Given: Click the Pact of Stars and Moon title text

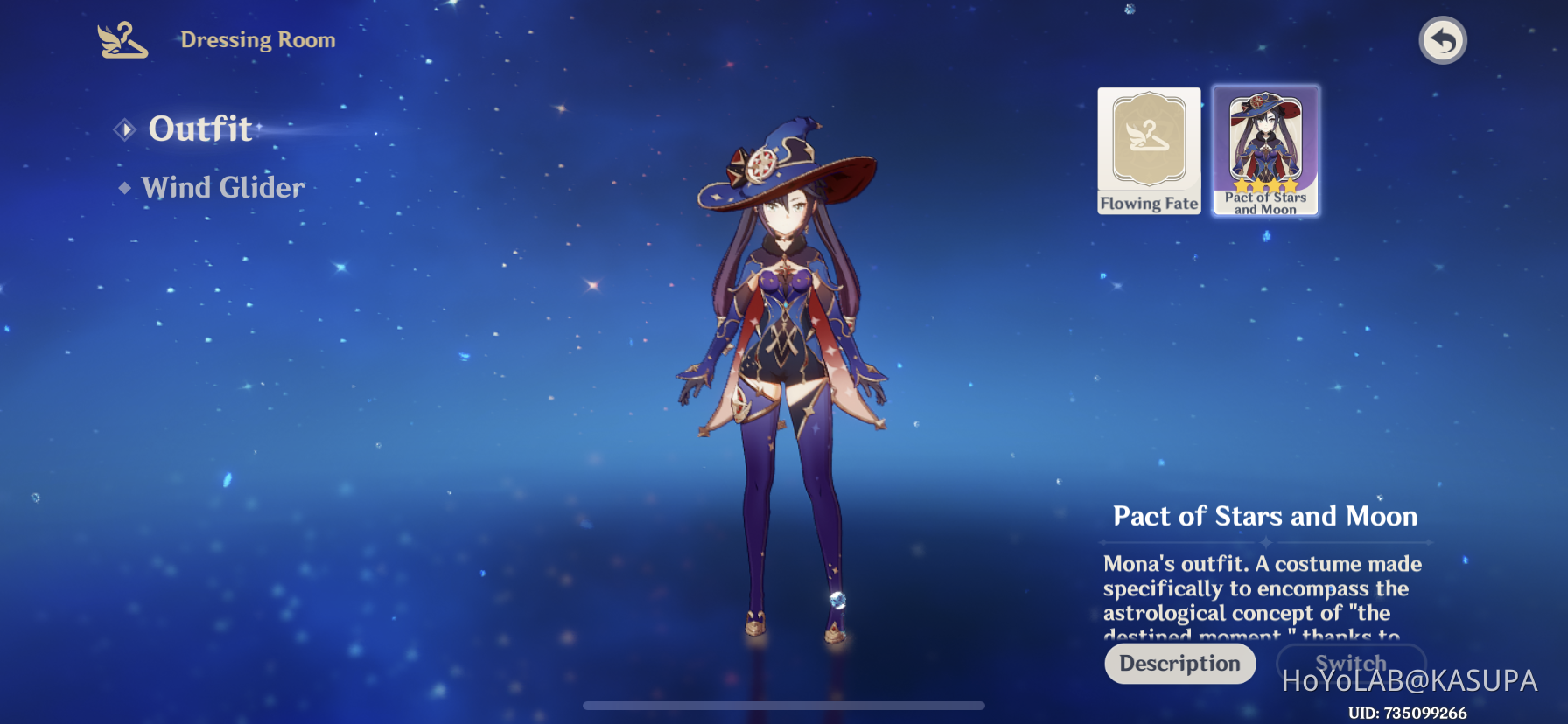Looking at the screenshot, I should pyautogui.click(x=1265, y=517).
